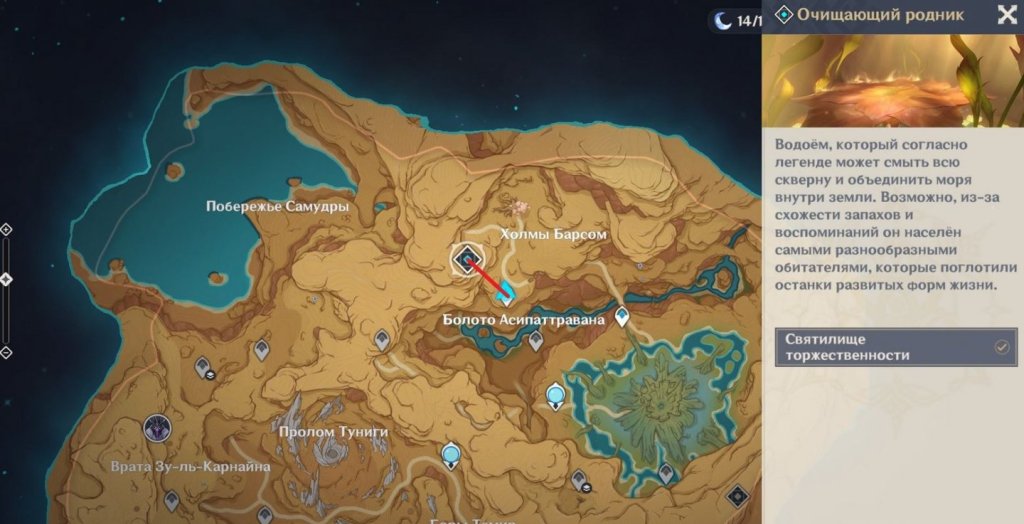Close the Очищающий родник info panel
Image resolution: width=1024 pixels, height=524 pixels.
(1006, 14)
